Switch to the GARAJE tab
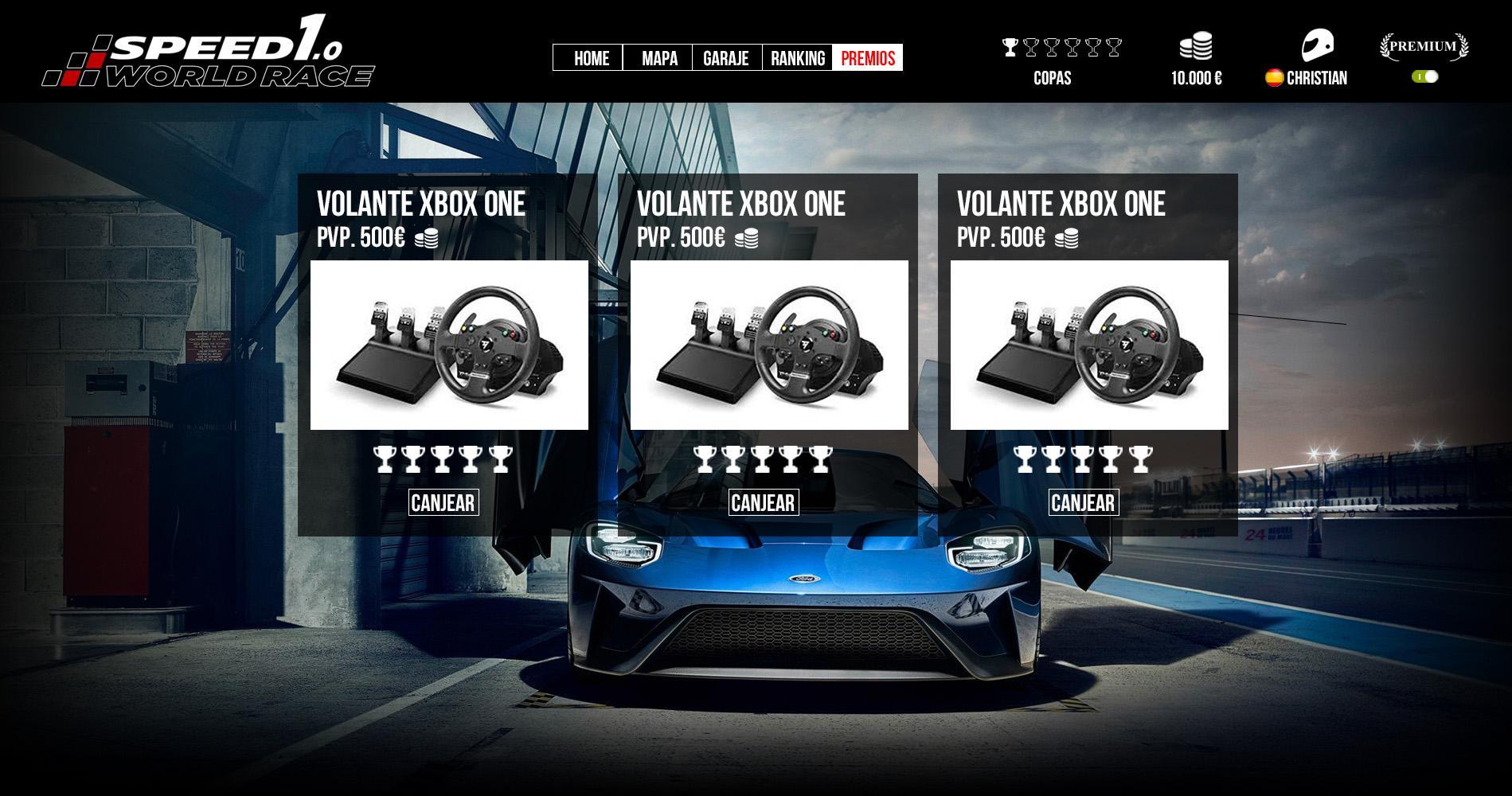Image resolution: width=1512 pixels, height=796 pixels. coord(726,58)
